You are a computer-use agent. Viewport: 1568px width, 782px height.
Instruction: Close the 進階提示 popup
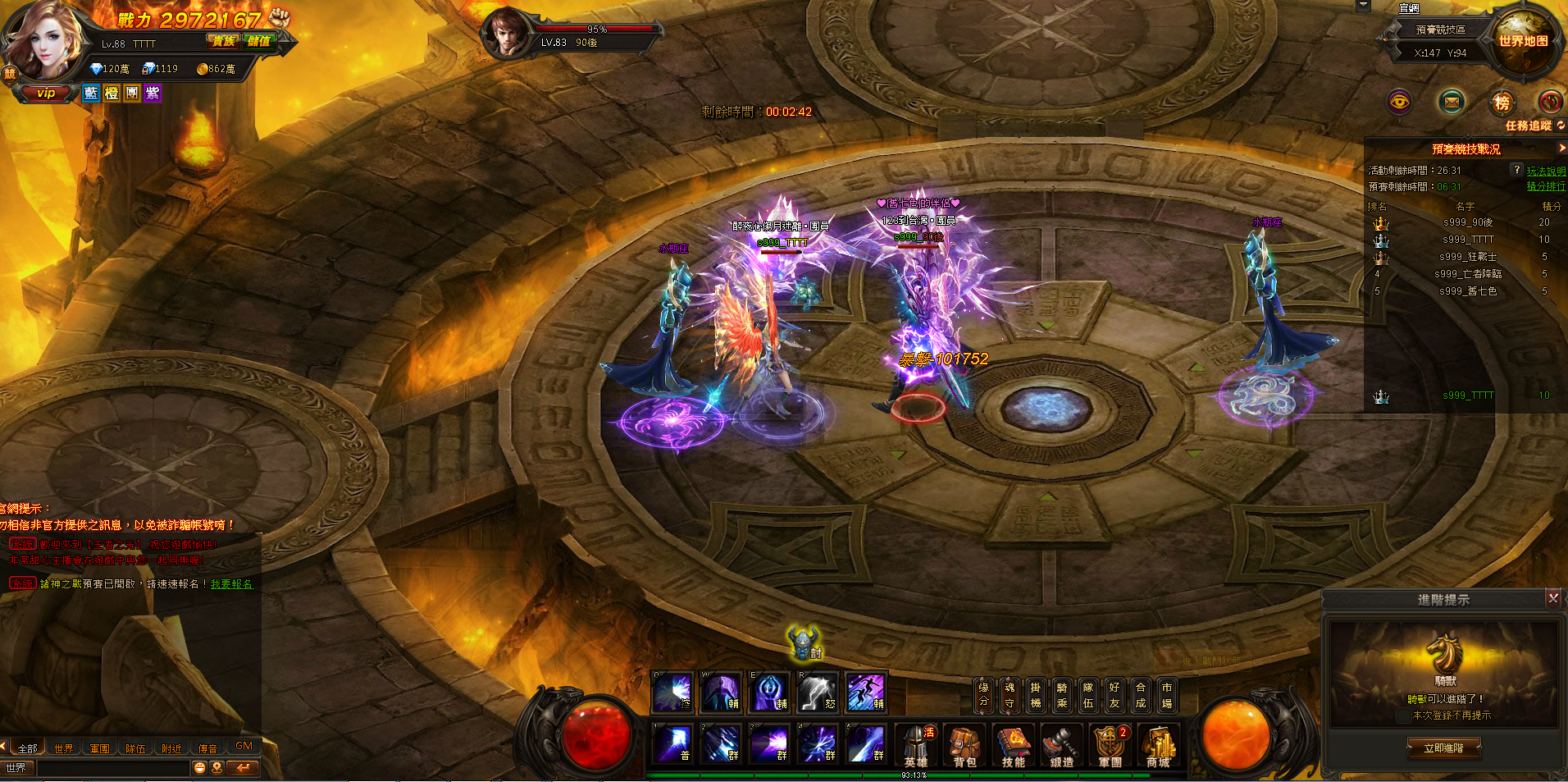[x=1552, y=598]
